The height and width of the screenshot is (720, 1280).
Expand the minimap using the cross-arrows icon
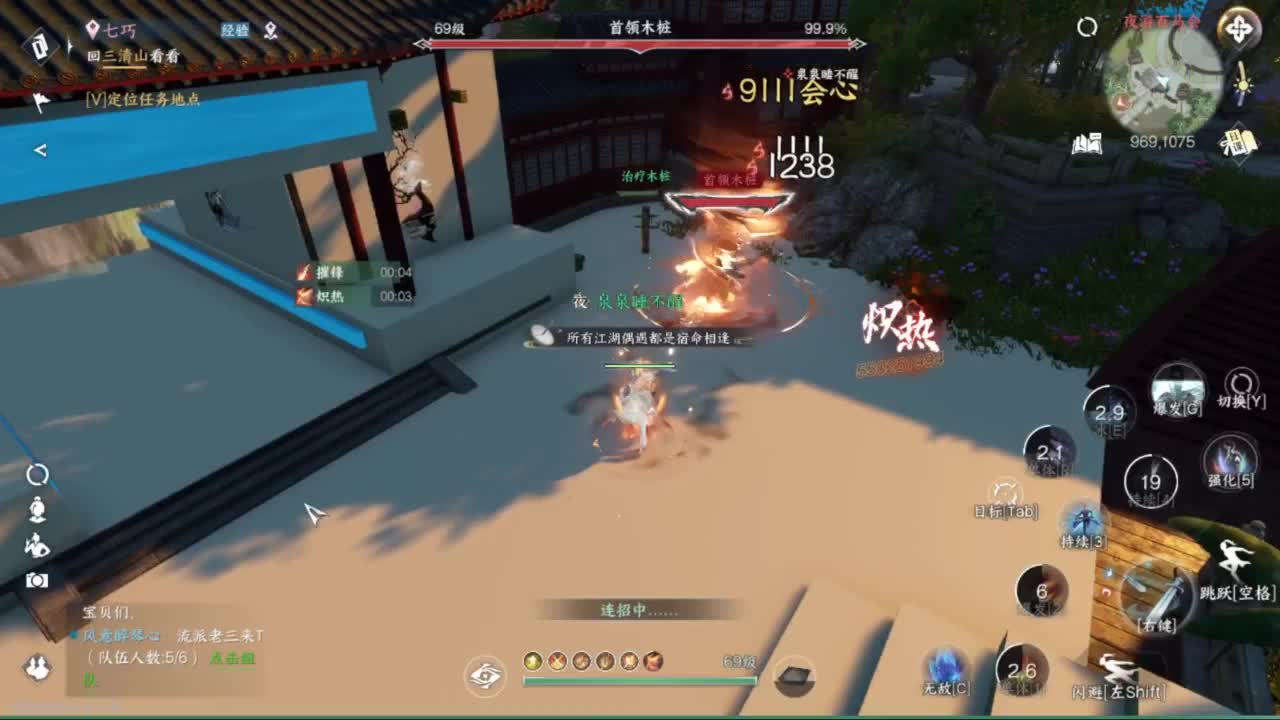point(1239,28)
